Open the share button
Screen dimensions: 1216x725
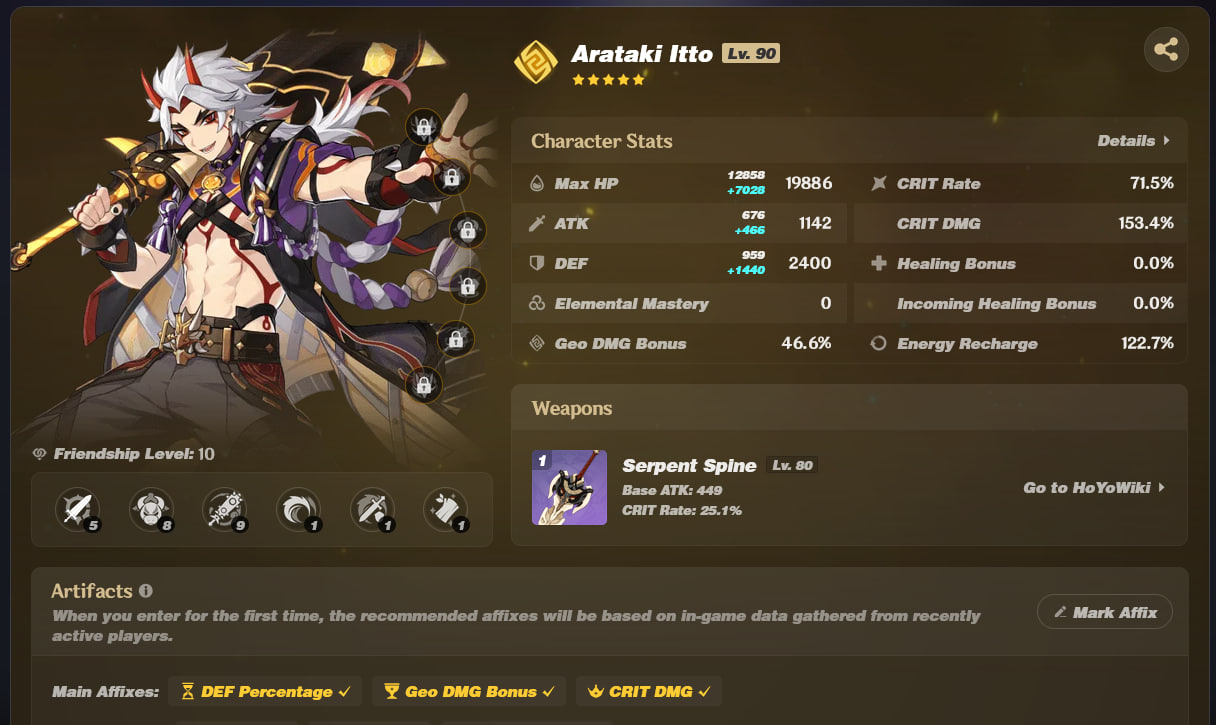pyautogui.click(x=1166, y=49)
